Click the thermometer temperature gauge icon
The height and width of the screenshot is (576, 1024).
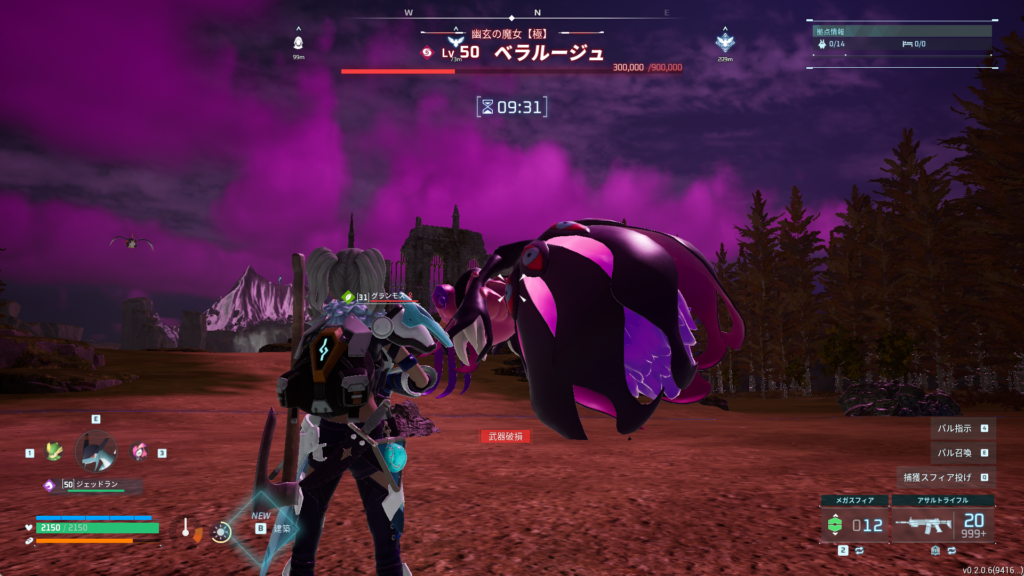186,529
